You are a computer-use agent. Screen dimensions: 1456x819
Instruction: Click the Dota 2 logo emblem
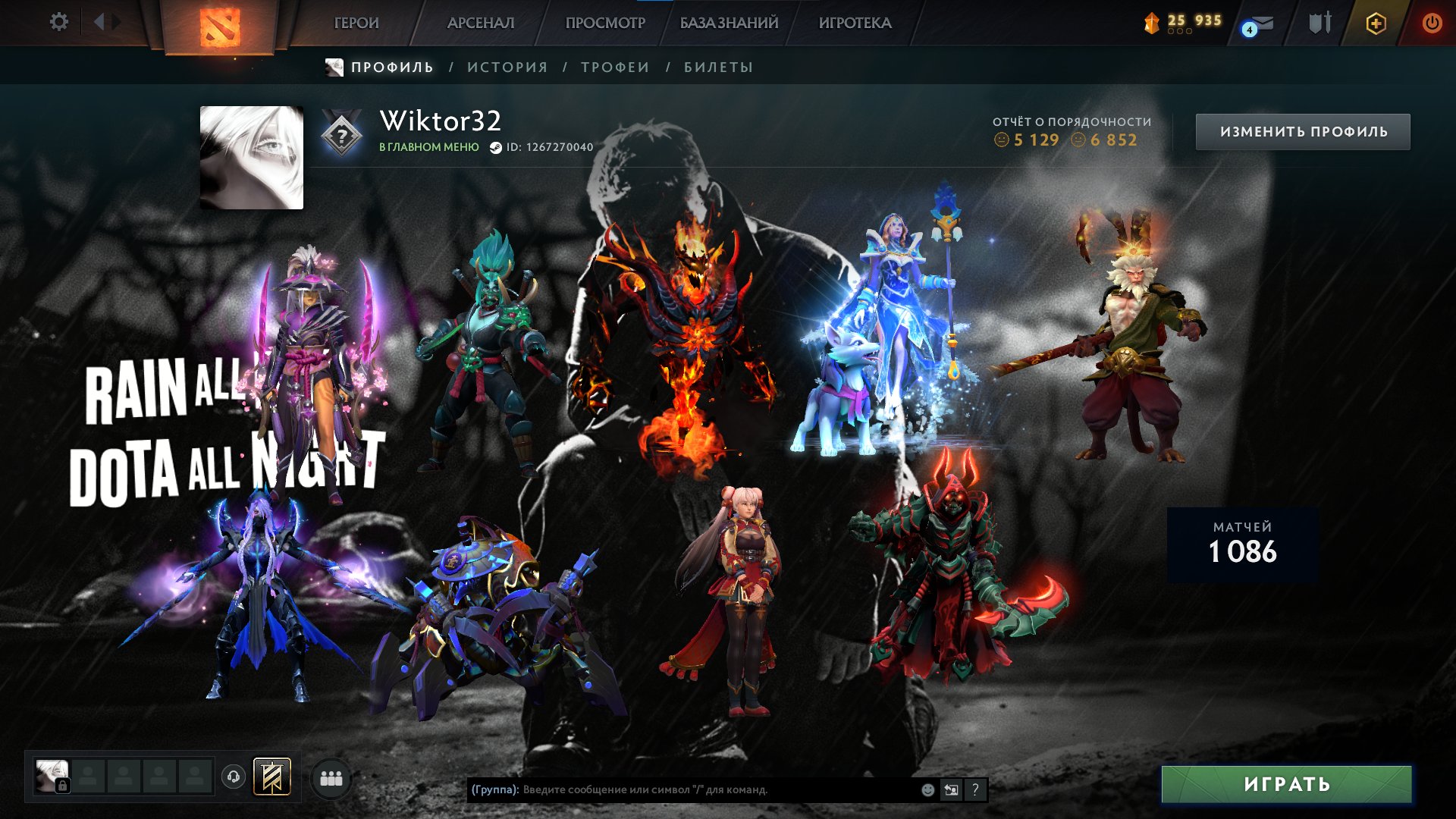[220, 27]
